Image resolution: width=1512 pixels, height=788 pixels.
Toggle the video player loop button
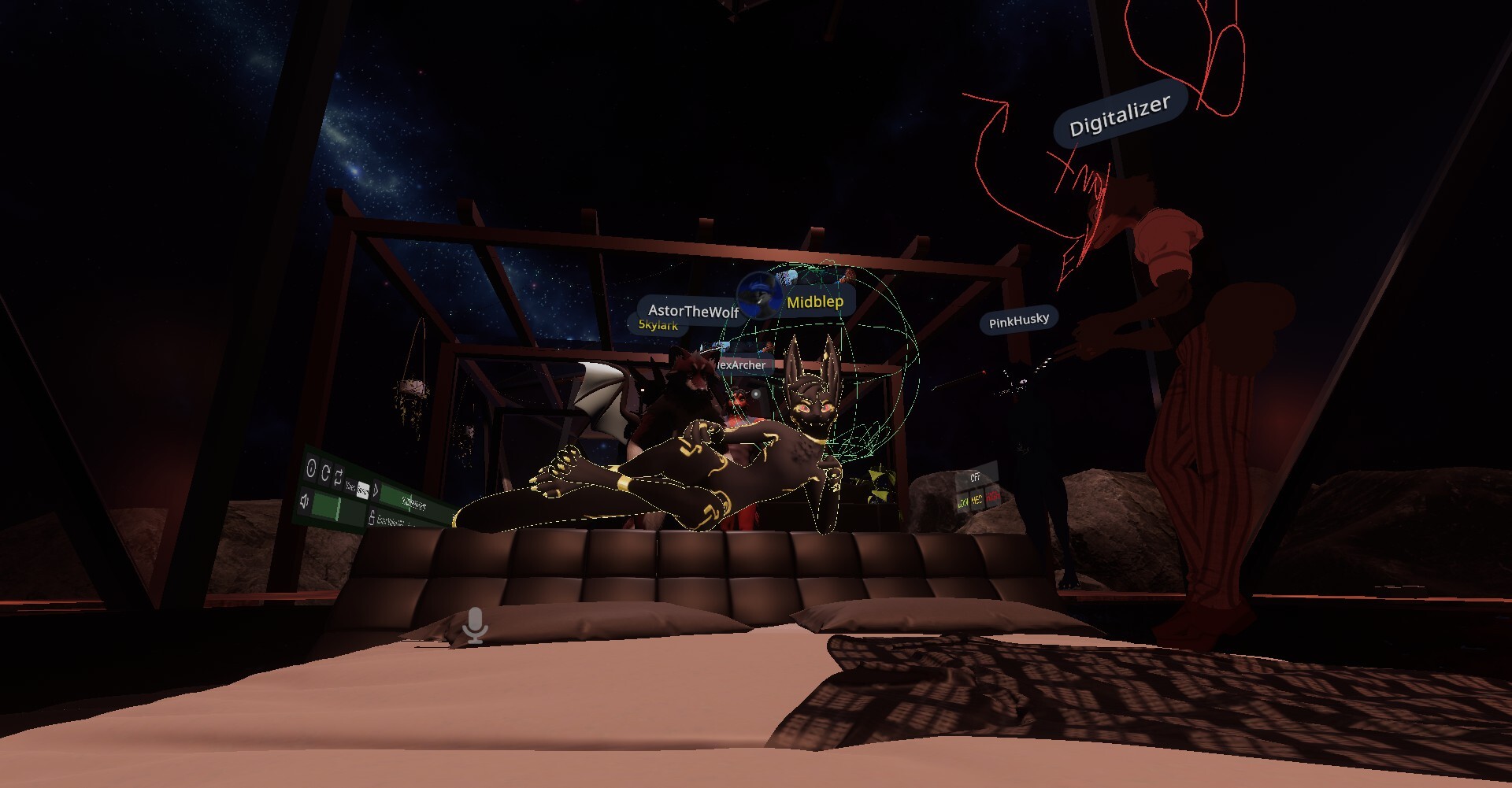pyautogui.click(x=338, y=479)
